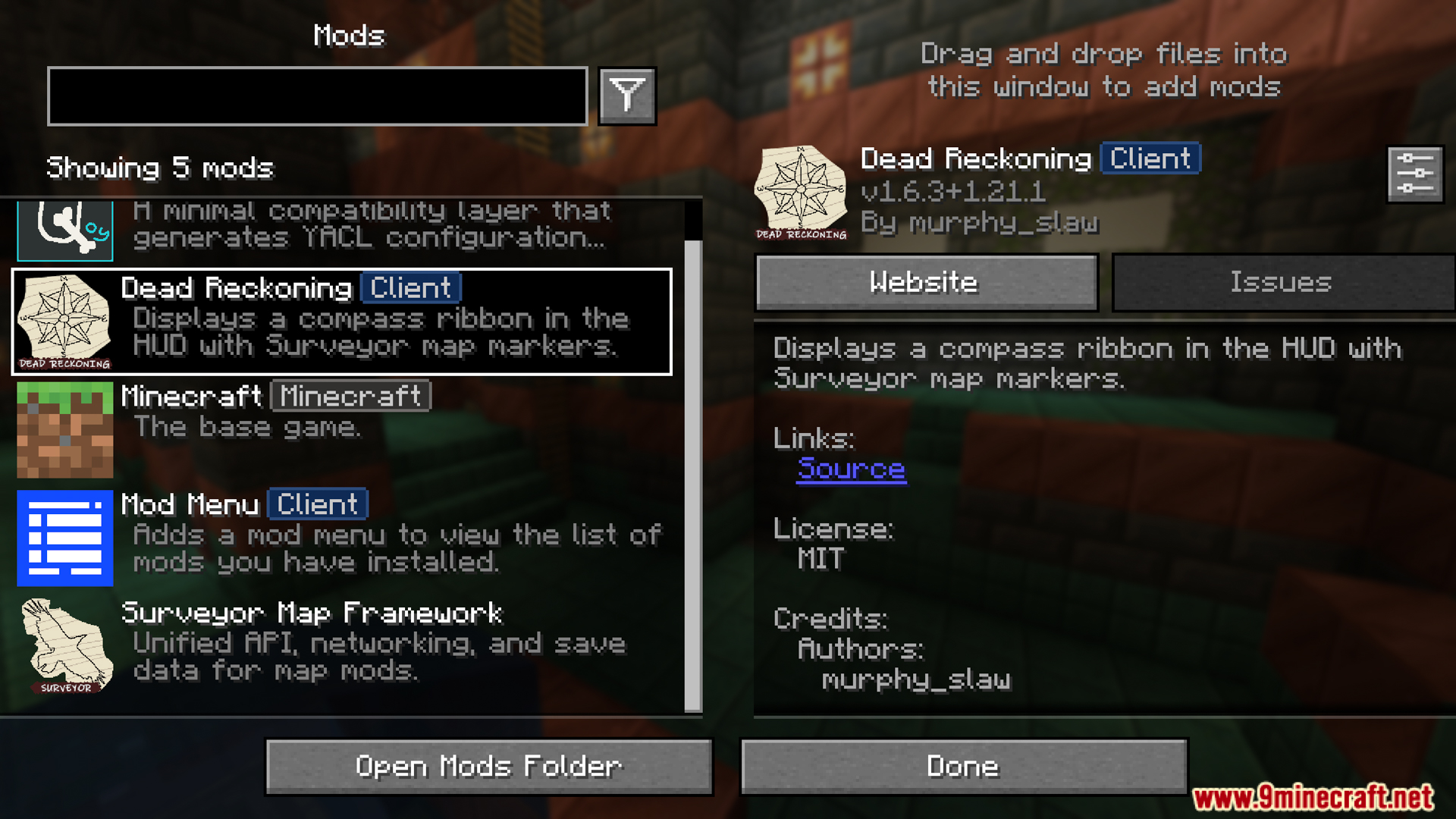Click the Dead Reckoning compass icon in the list
Viewport: 1456px width, 819px height.
tap(64, 321)
